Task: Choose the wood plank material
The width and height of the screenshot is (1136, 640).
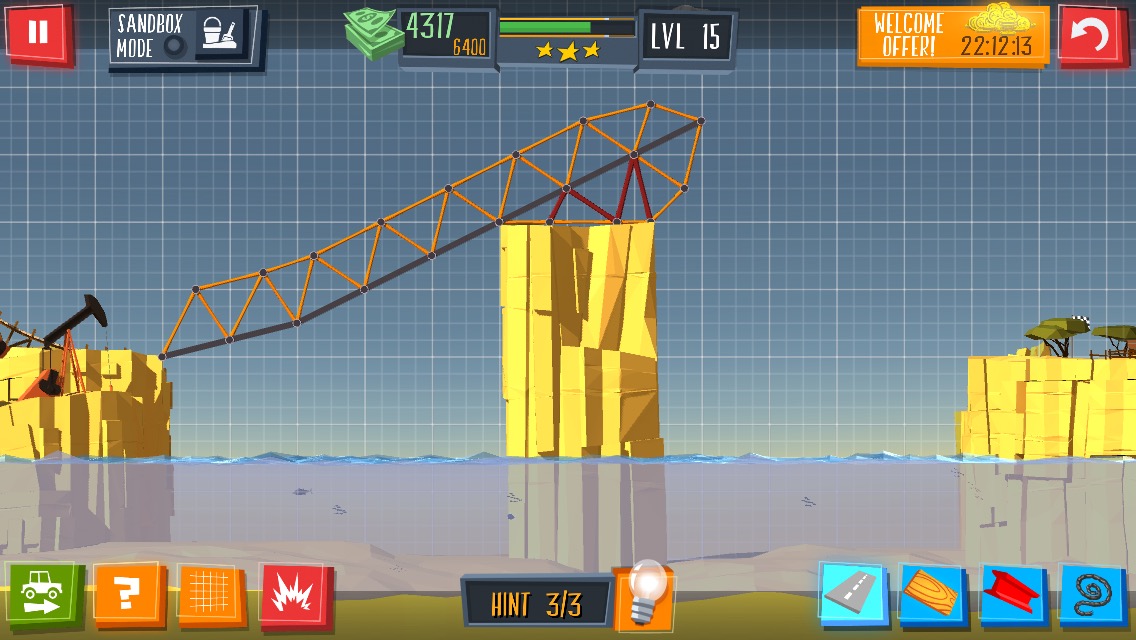Action: pos(932,594)
